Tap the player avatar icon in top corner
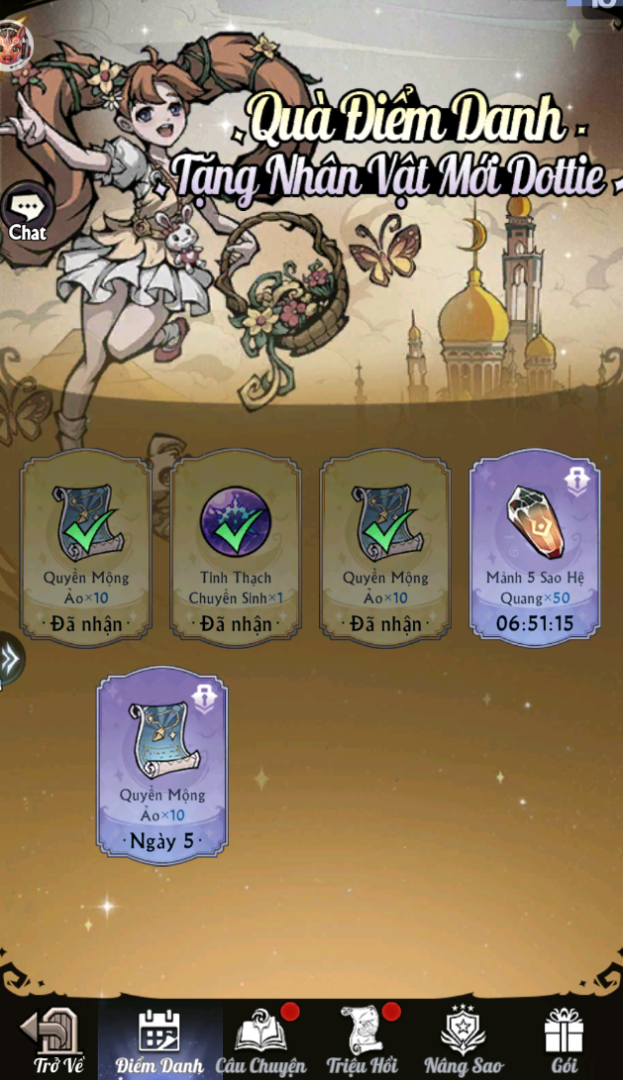This screenshot has height=1080, width=623. [14, 42]
